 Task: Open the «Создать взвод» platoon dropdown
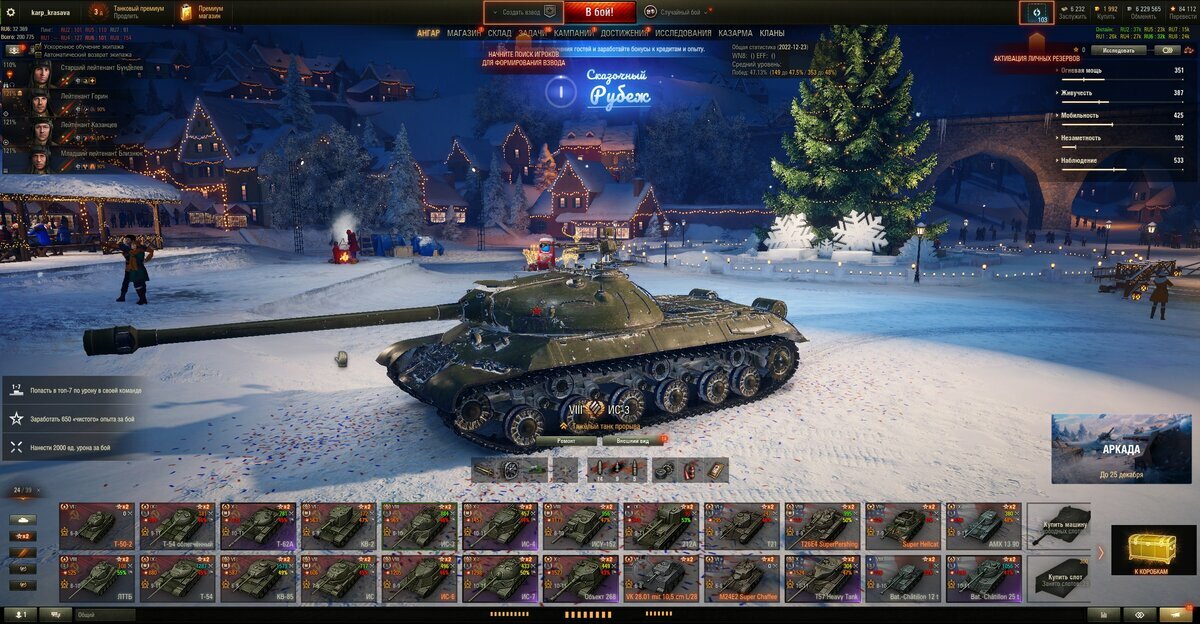pos(523,12)
